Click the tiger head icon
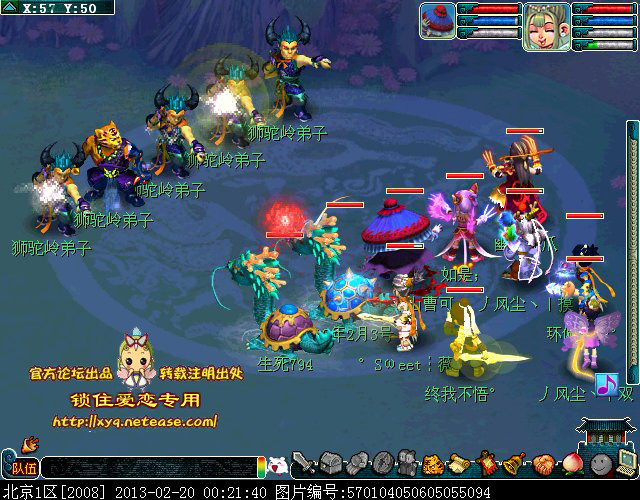Image resolution: width=640 pixels, height=500 pixels. pyautogui.click(x=433, y=464)
